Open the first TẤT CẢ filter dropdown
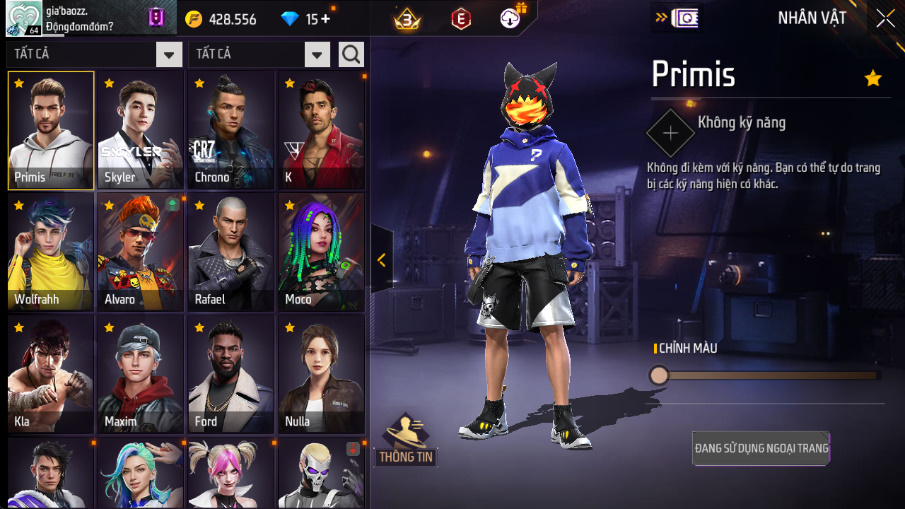 [169, 54]
